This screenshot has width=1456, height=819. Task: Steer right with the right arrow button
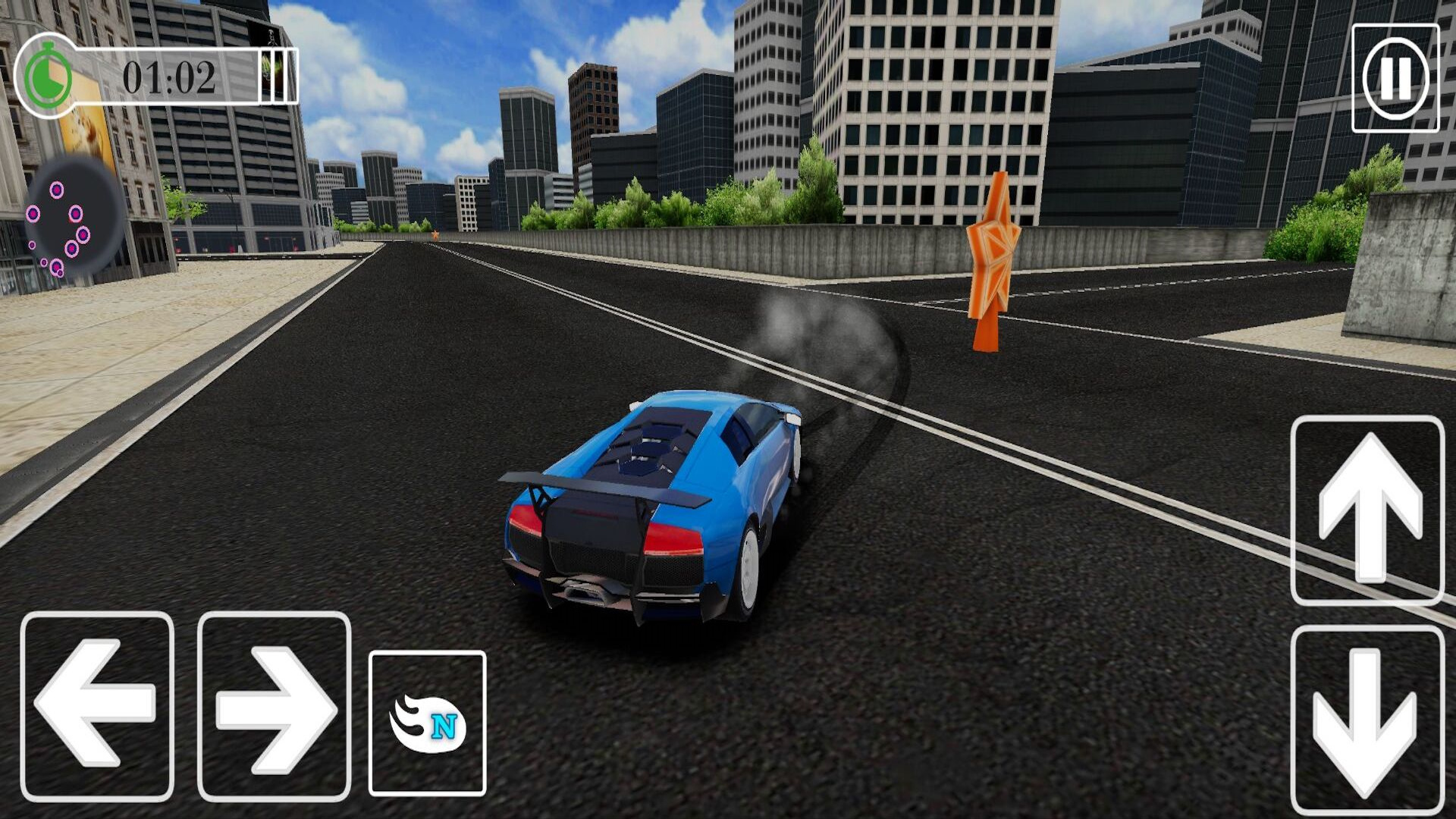coord(275,705)
